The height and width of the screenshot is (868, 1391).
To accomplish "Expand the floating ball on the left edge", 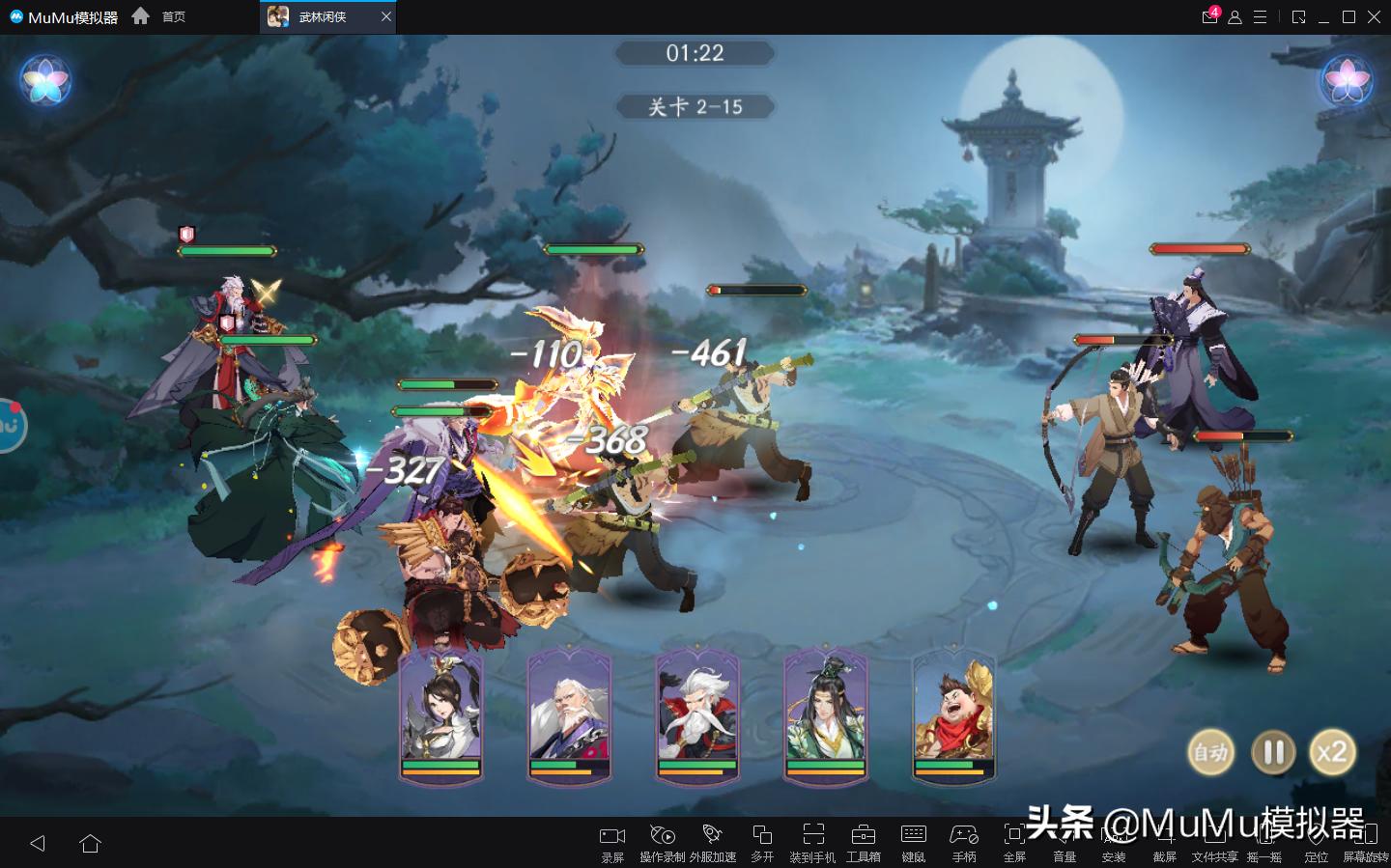I will pyautogui.click(x=10, y=427).
